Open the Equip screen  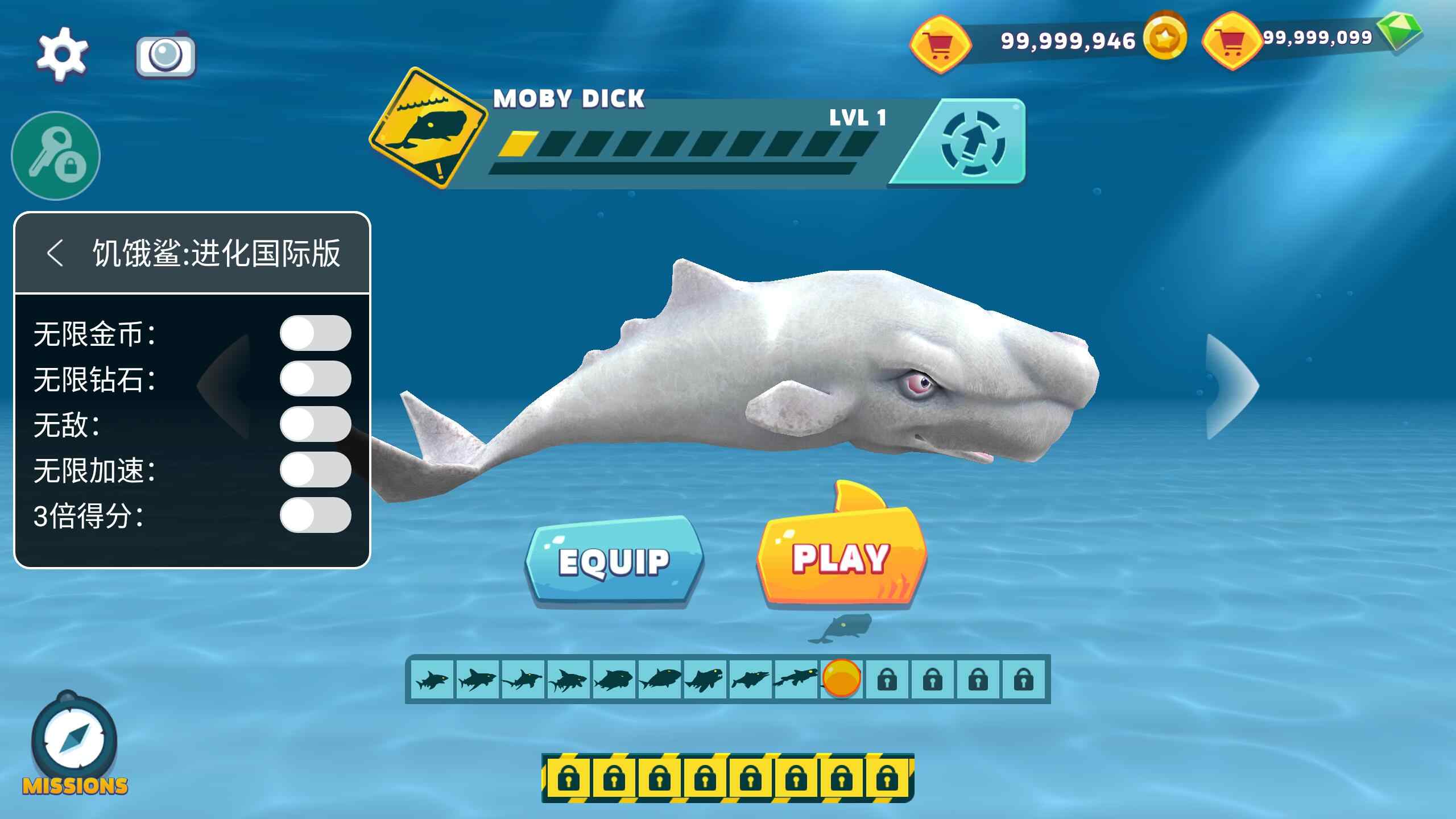(x=614, y=561)
